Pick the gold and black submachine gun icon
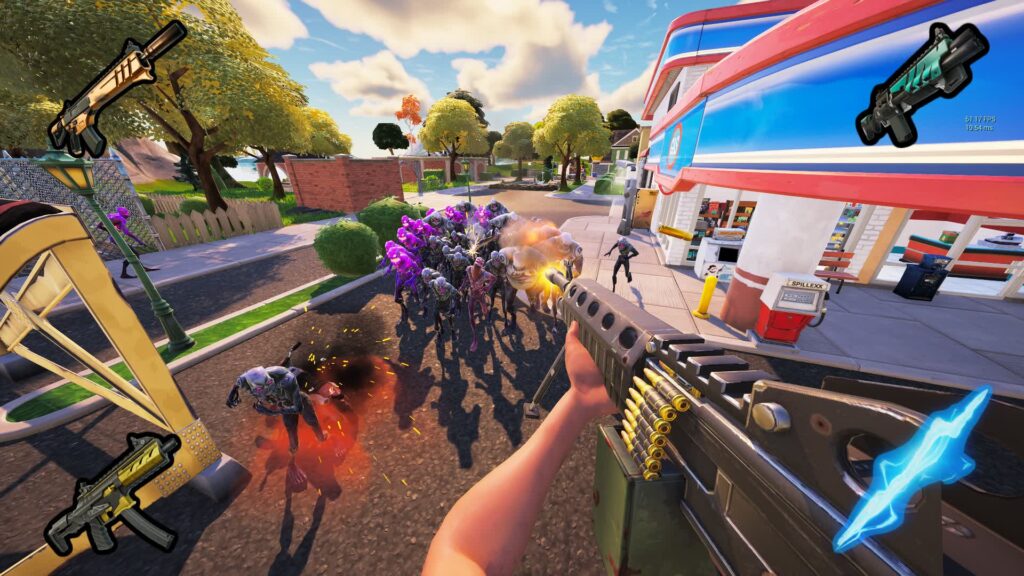Screen dimensions: 1024x576 112,492
